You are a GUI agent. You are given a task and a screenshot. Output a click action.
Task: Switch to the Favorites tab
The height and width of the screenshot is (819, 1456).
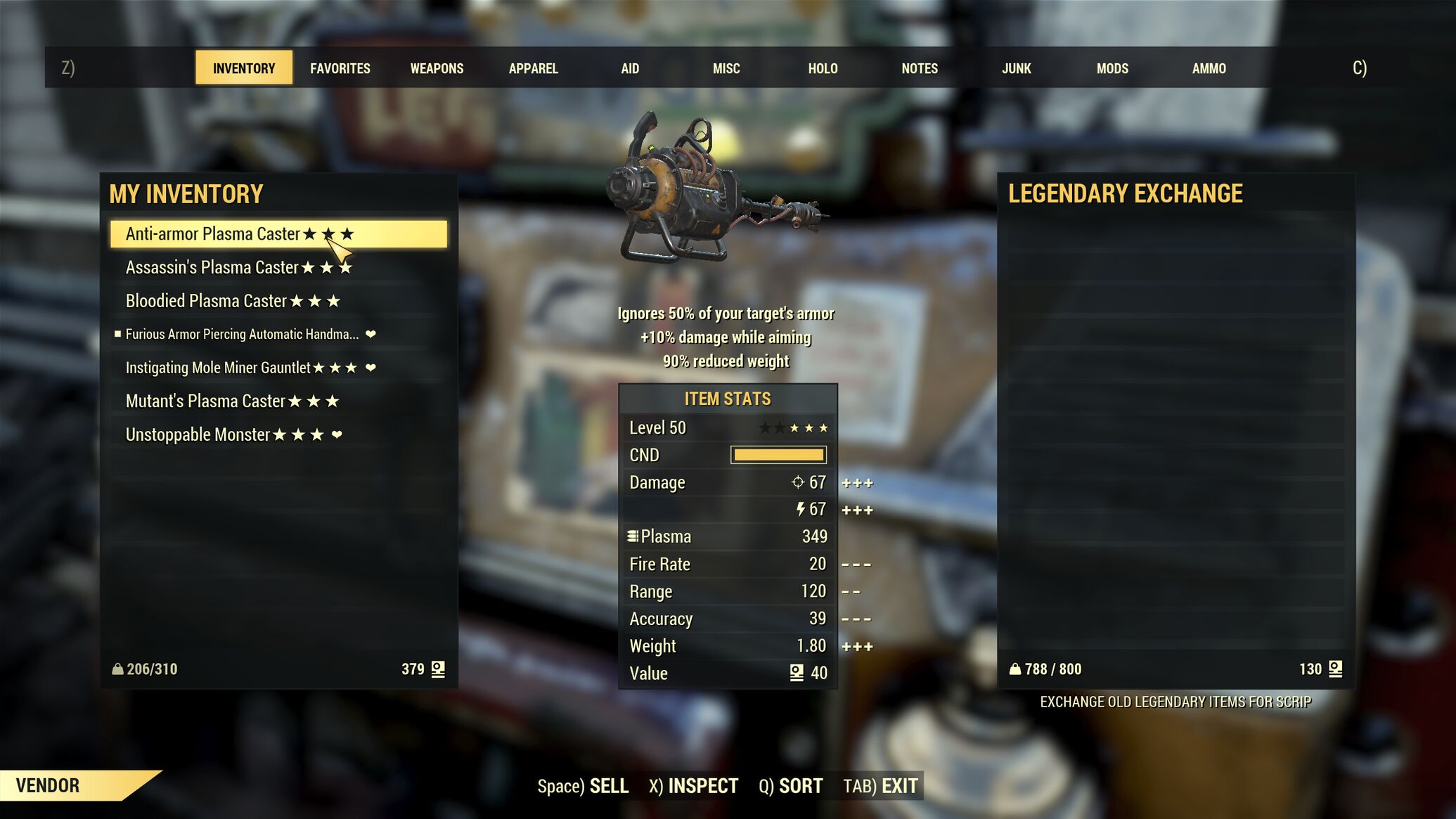pos(340,68)
